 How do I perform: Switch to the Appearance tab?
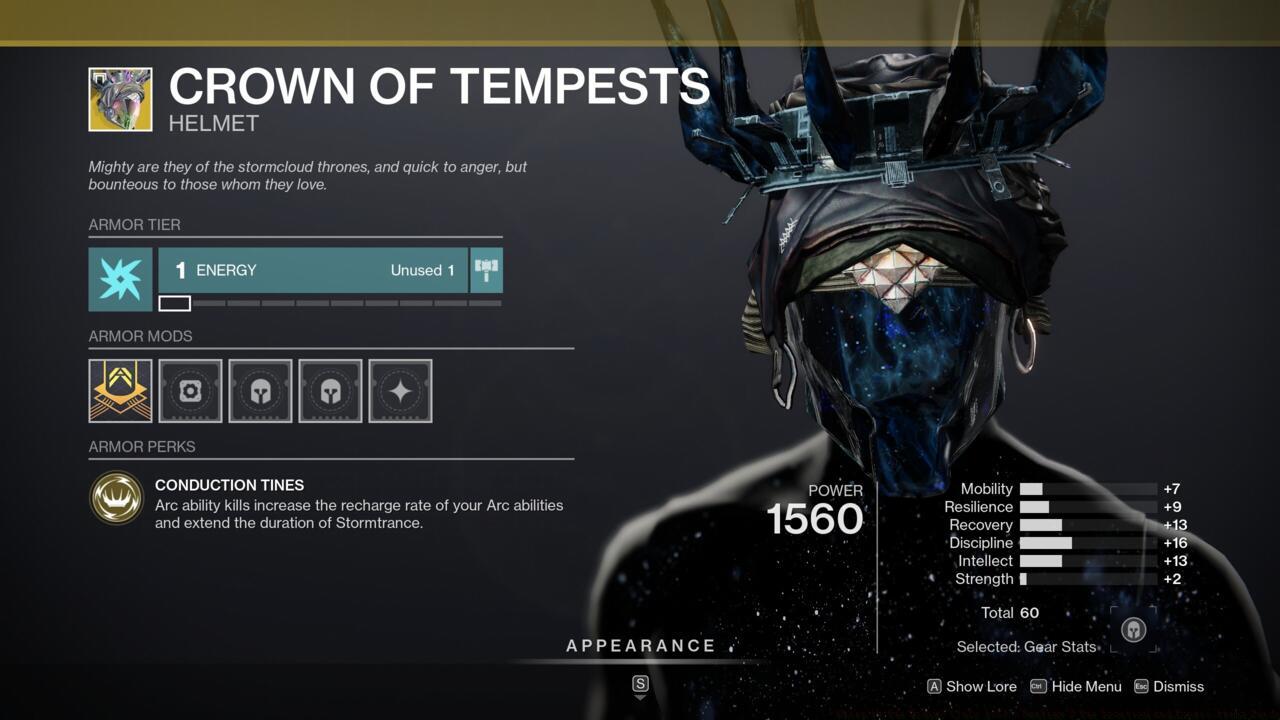click(x=641, y=645)
